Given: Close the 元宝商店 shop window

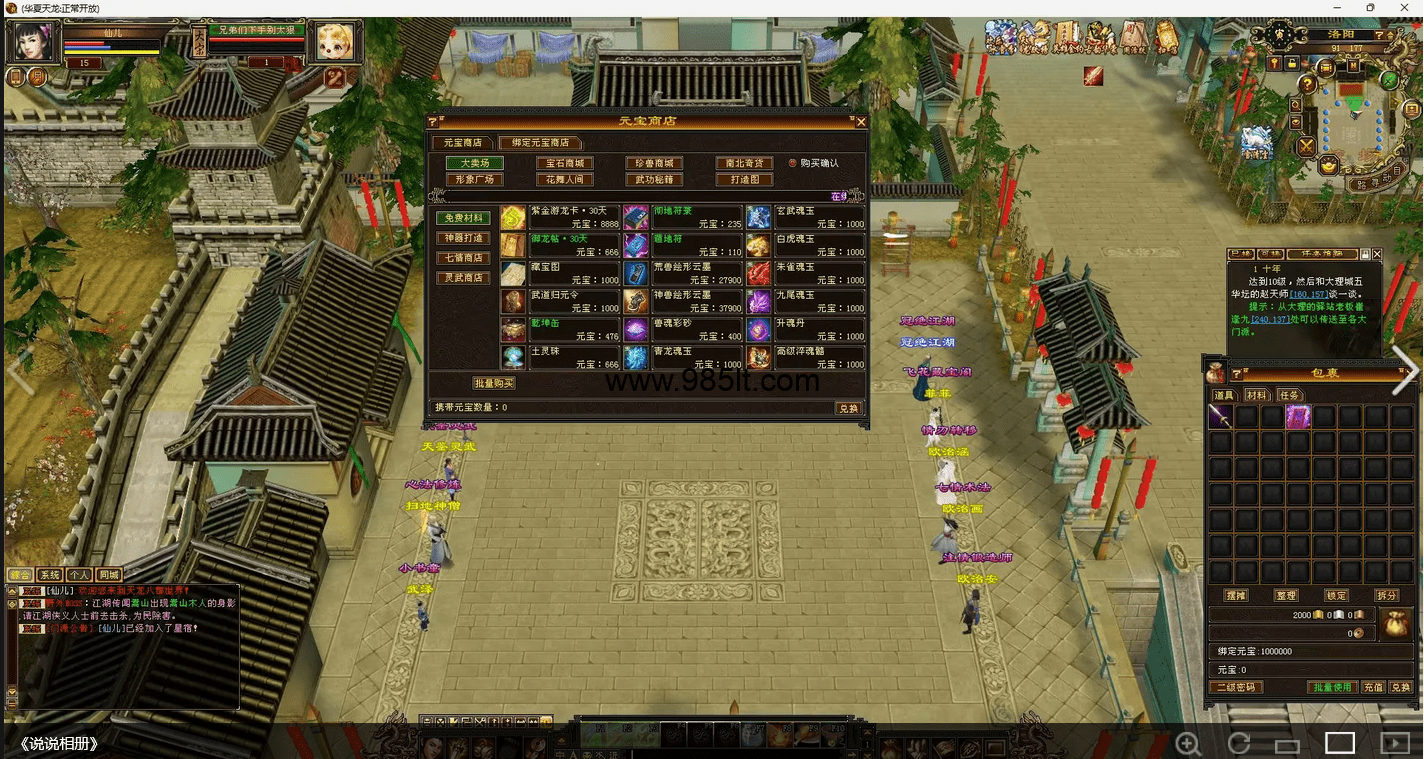Looking at the screenshot, I should click(x=861, y=122).
